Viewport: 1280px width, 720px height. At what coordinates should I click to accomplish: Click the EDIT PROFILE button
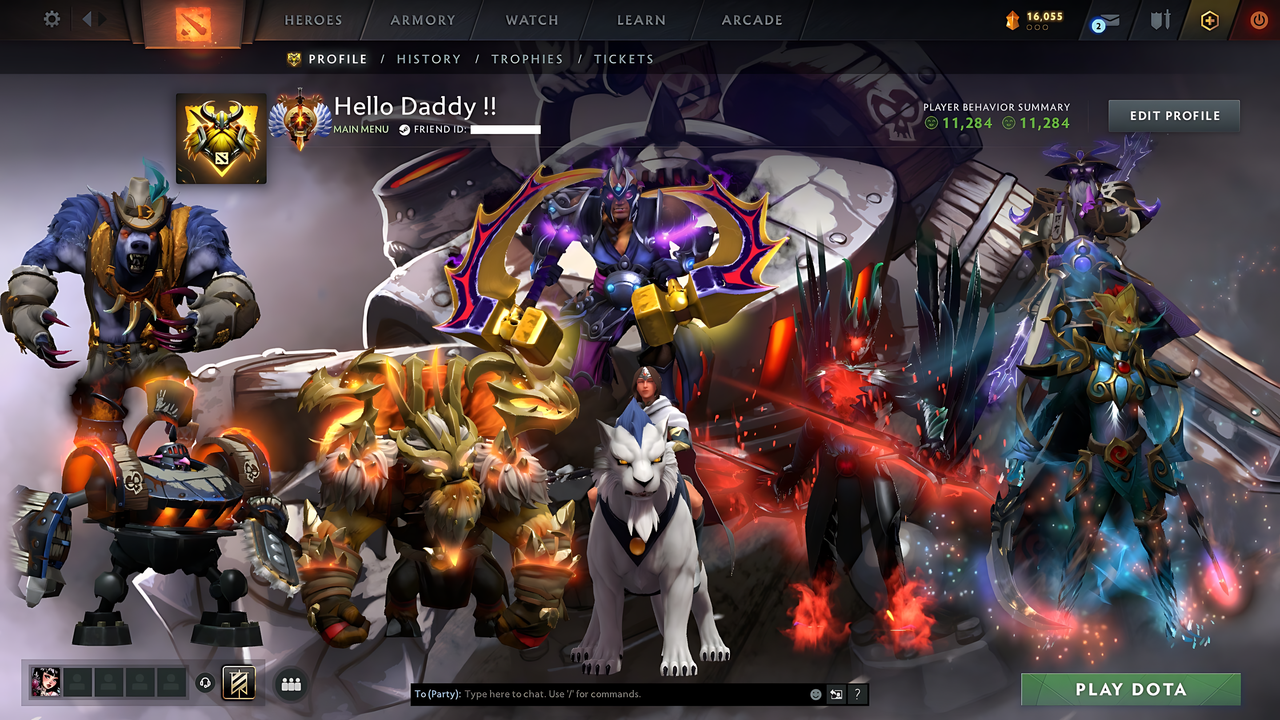(x=1173, y=115)
